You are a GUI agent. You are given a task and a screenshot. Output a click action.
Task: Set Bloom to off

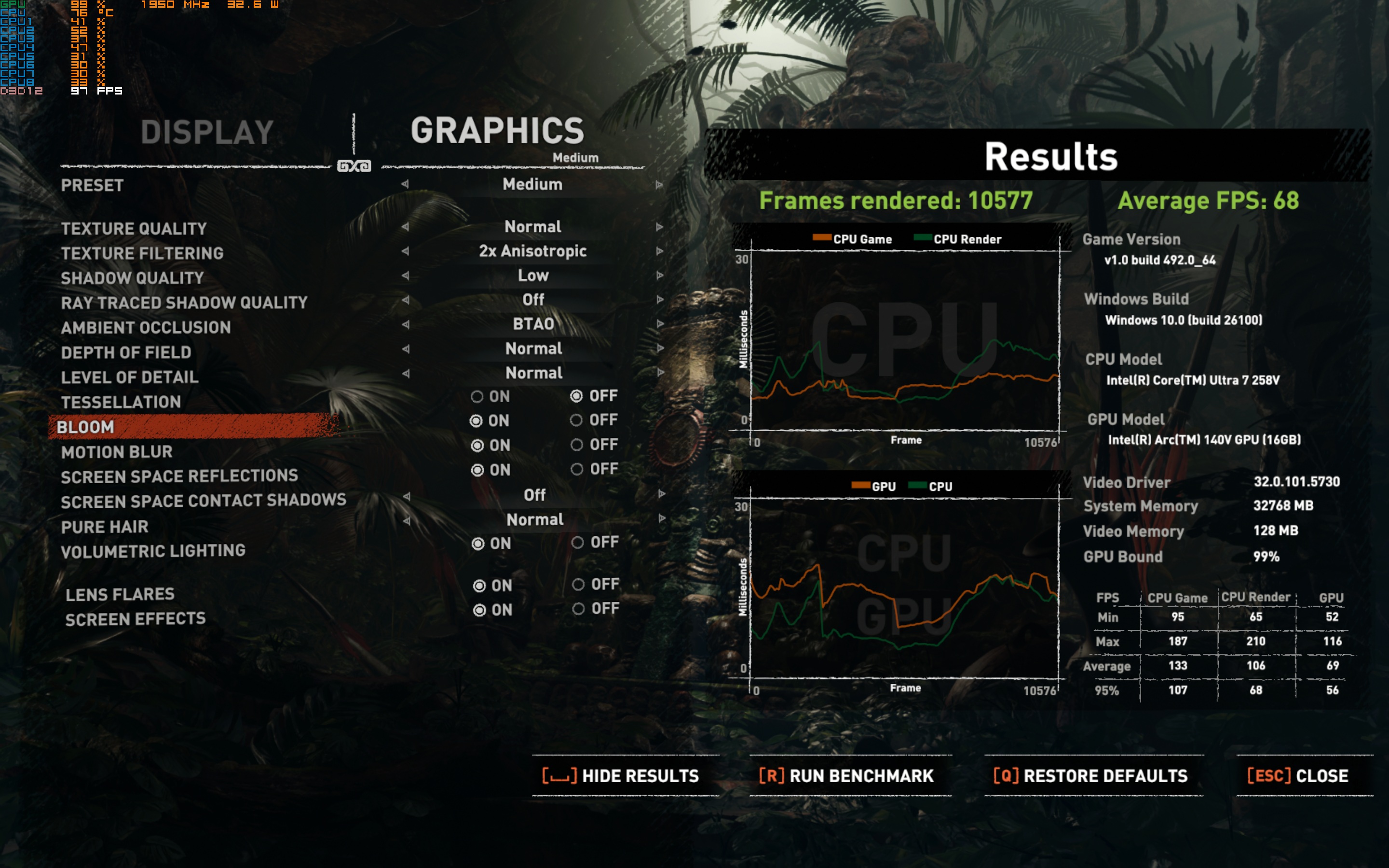coord(576,420)
